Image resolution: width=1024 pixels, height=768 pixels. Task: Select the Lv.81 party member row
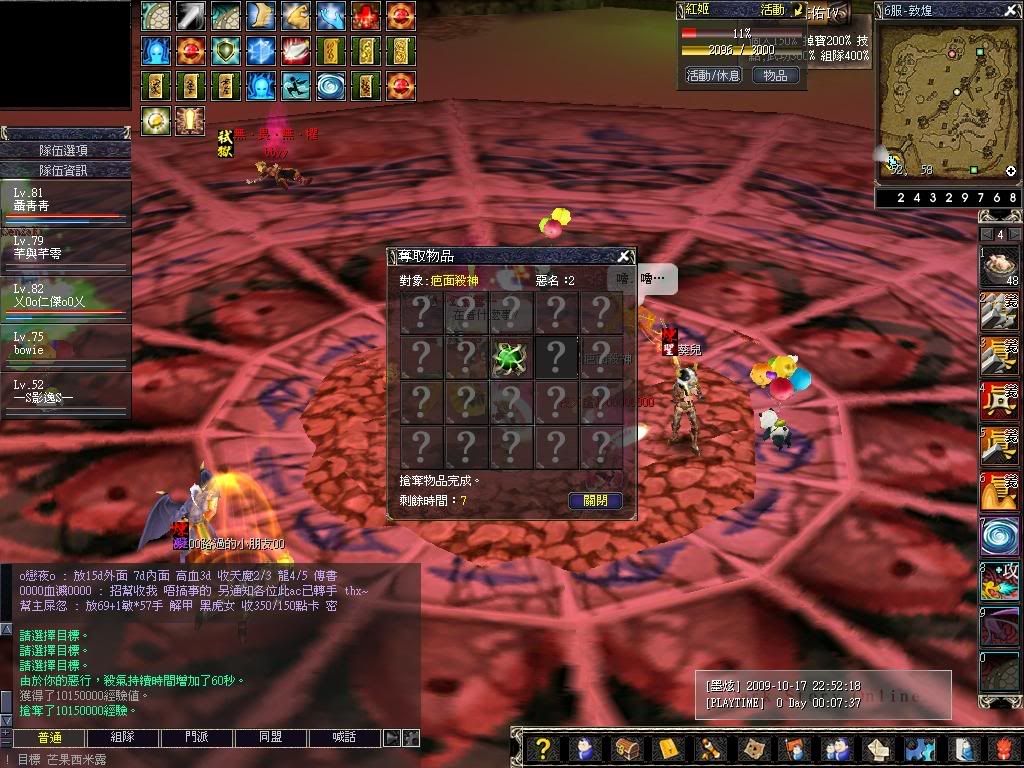pyautogui.click(x=65, y=201)
